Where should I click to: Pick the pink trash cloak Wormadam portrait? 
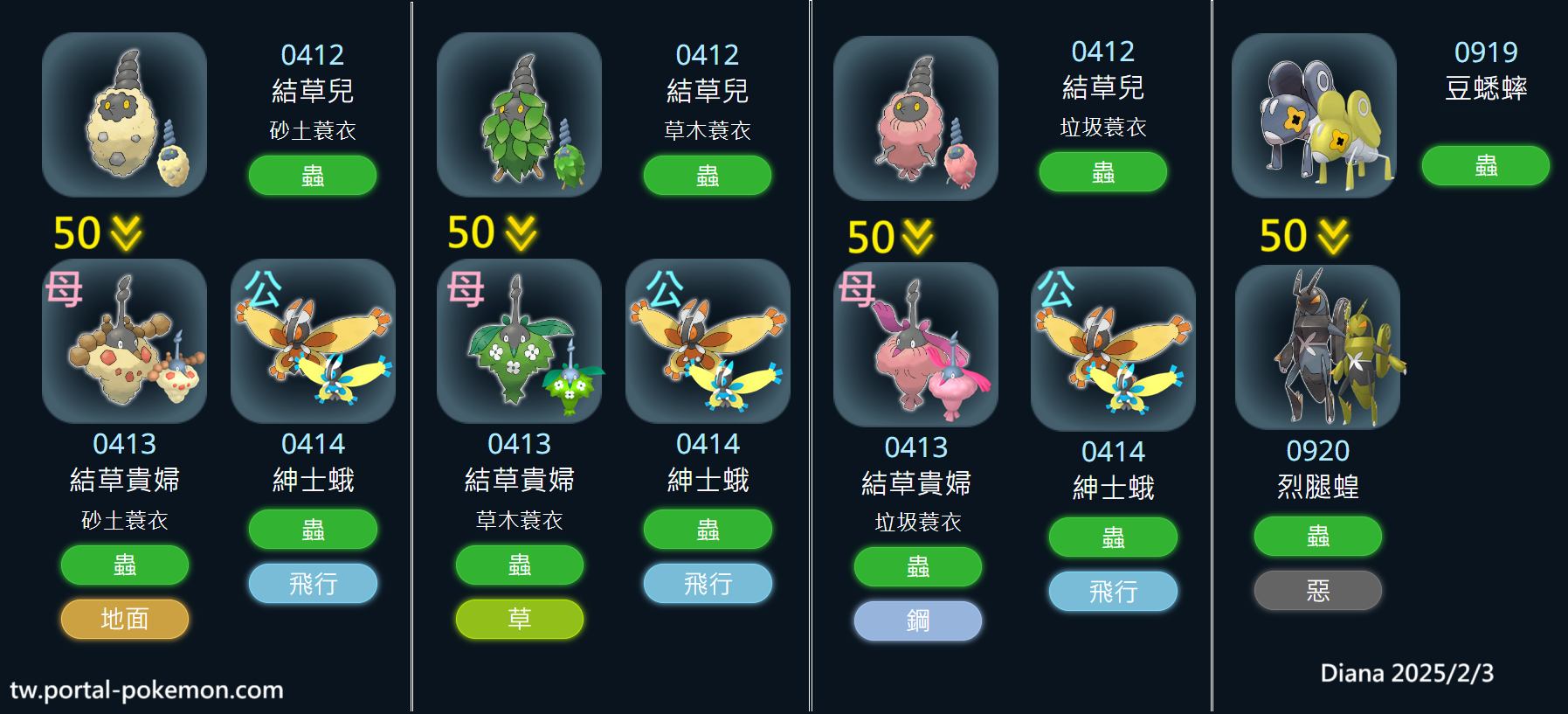915,344
